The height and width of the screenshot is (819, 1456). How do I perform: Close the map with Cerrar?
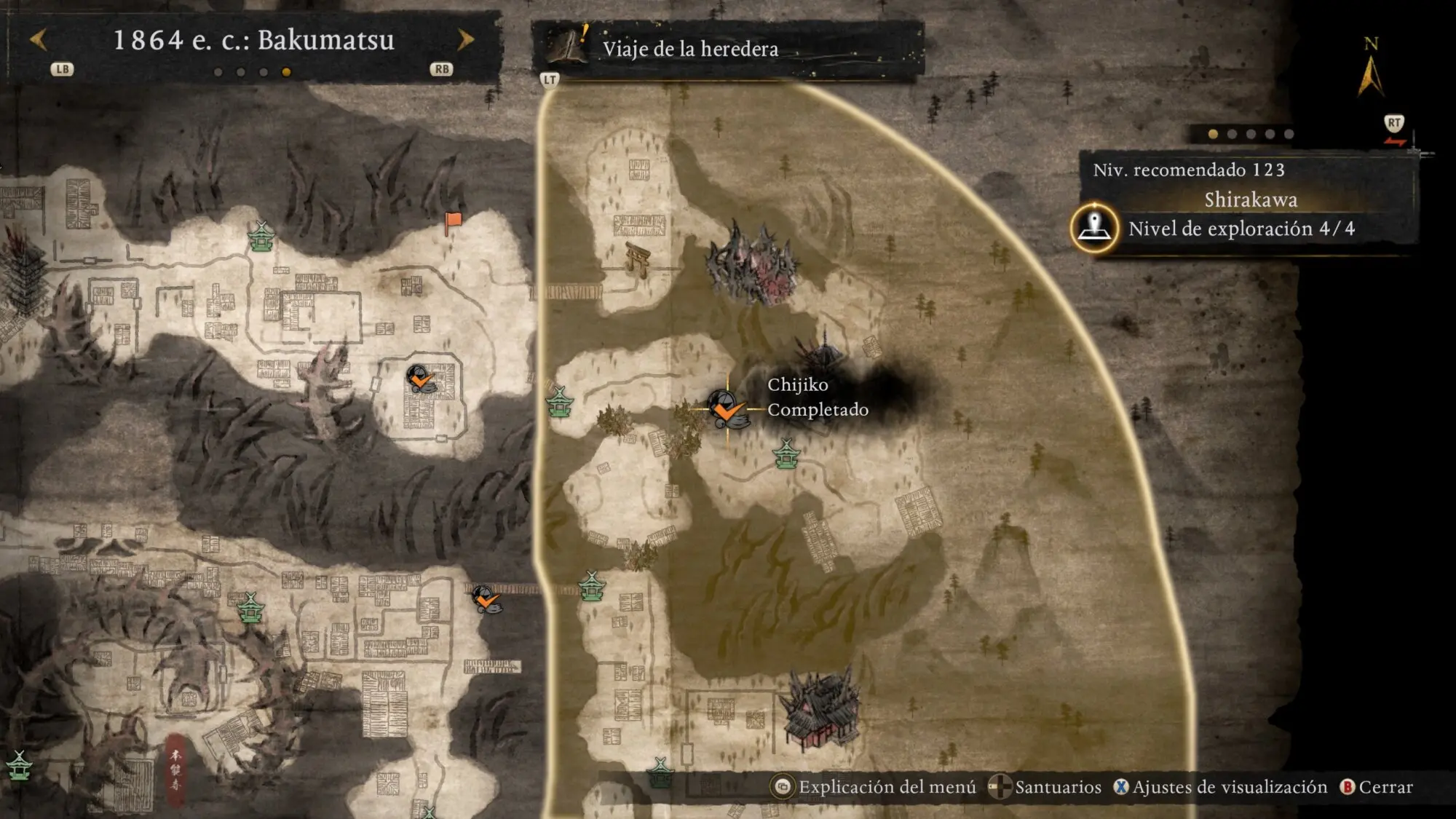pos(1377,787)
